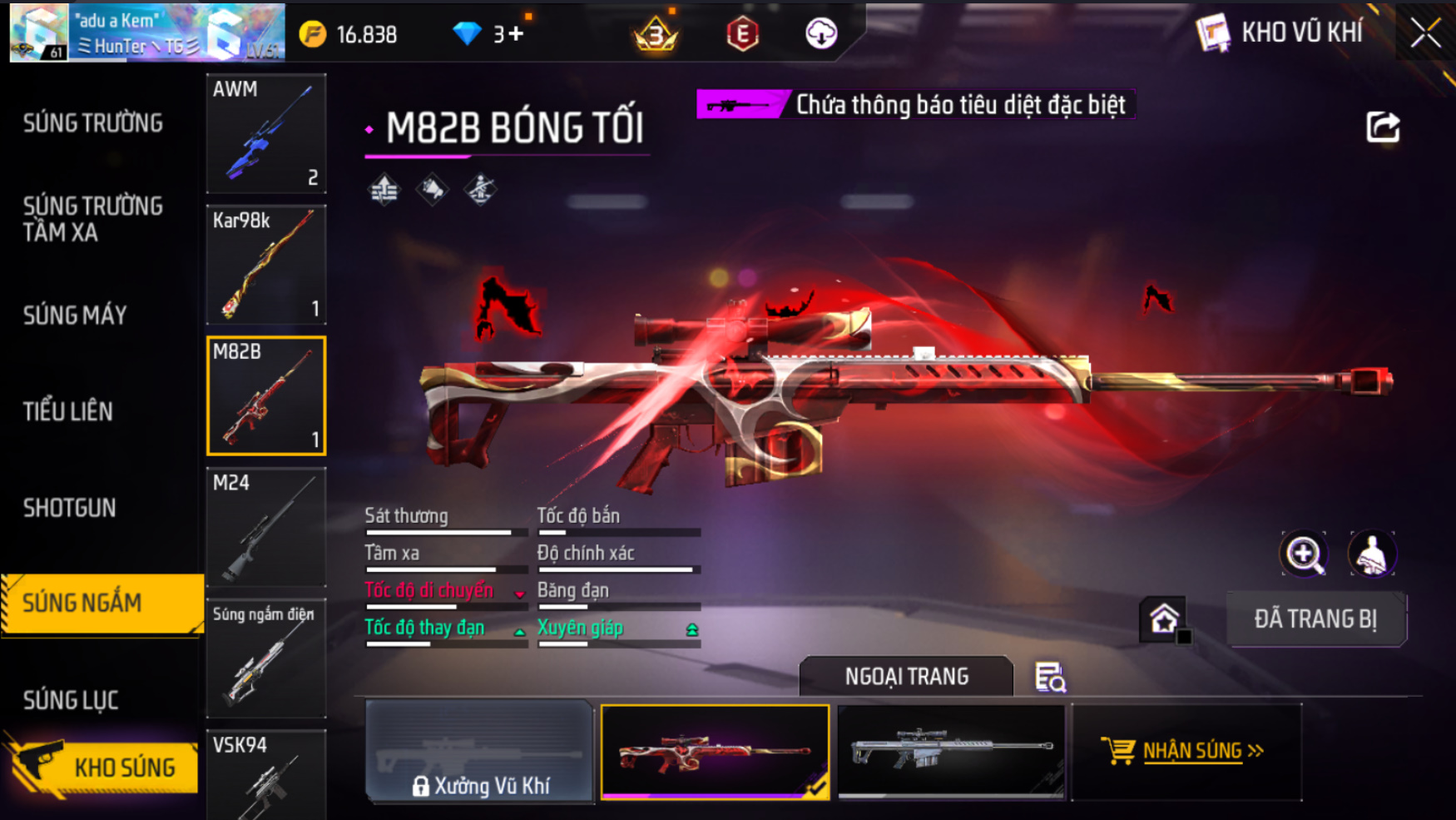The height and width of the screenshot is (820, 1456).
Task: Close the weapon vault screen
Action: 1425,33
